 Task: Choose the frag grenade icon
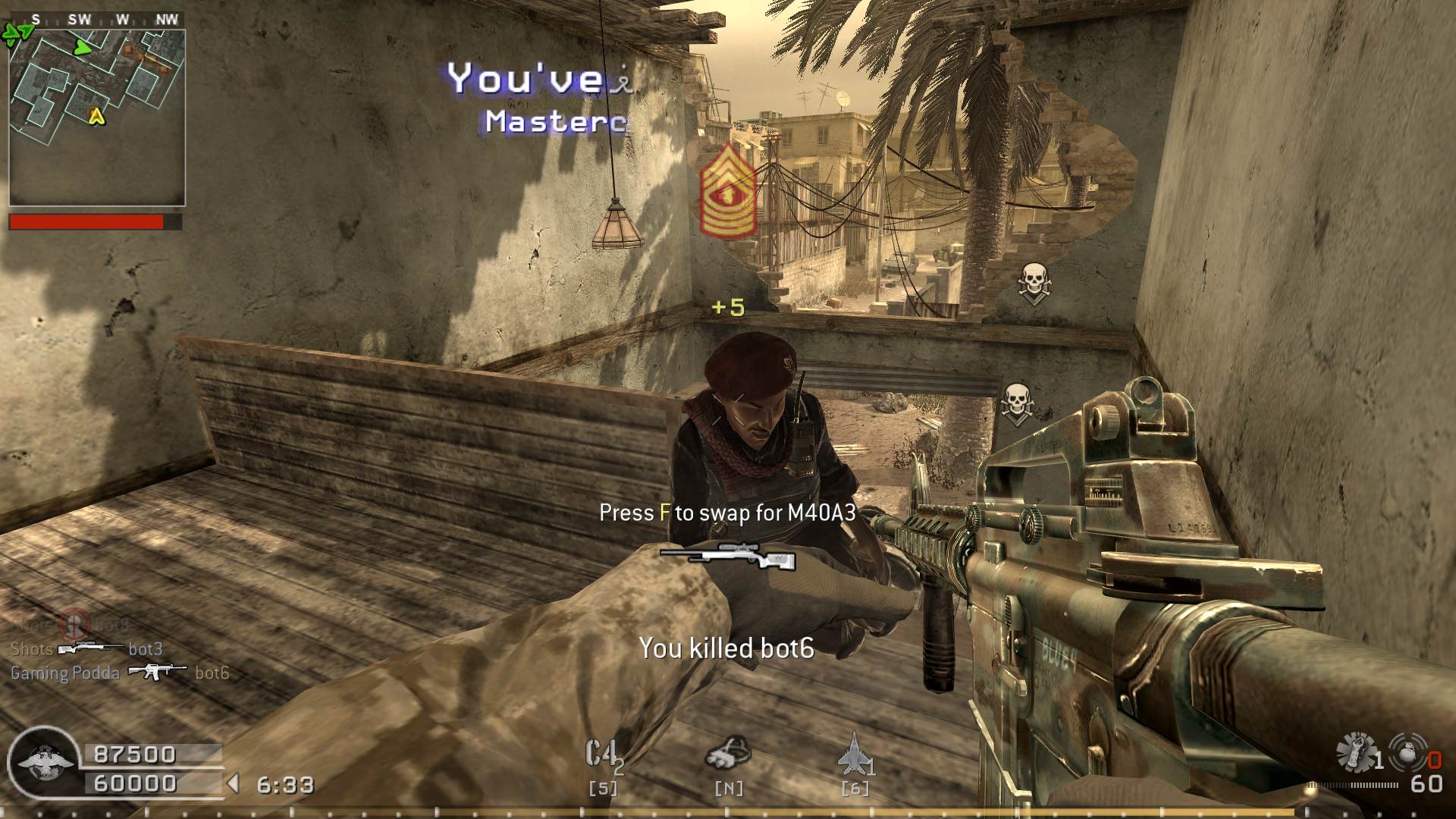coord(1409,752)
